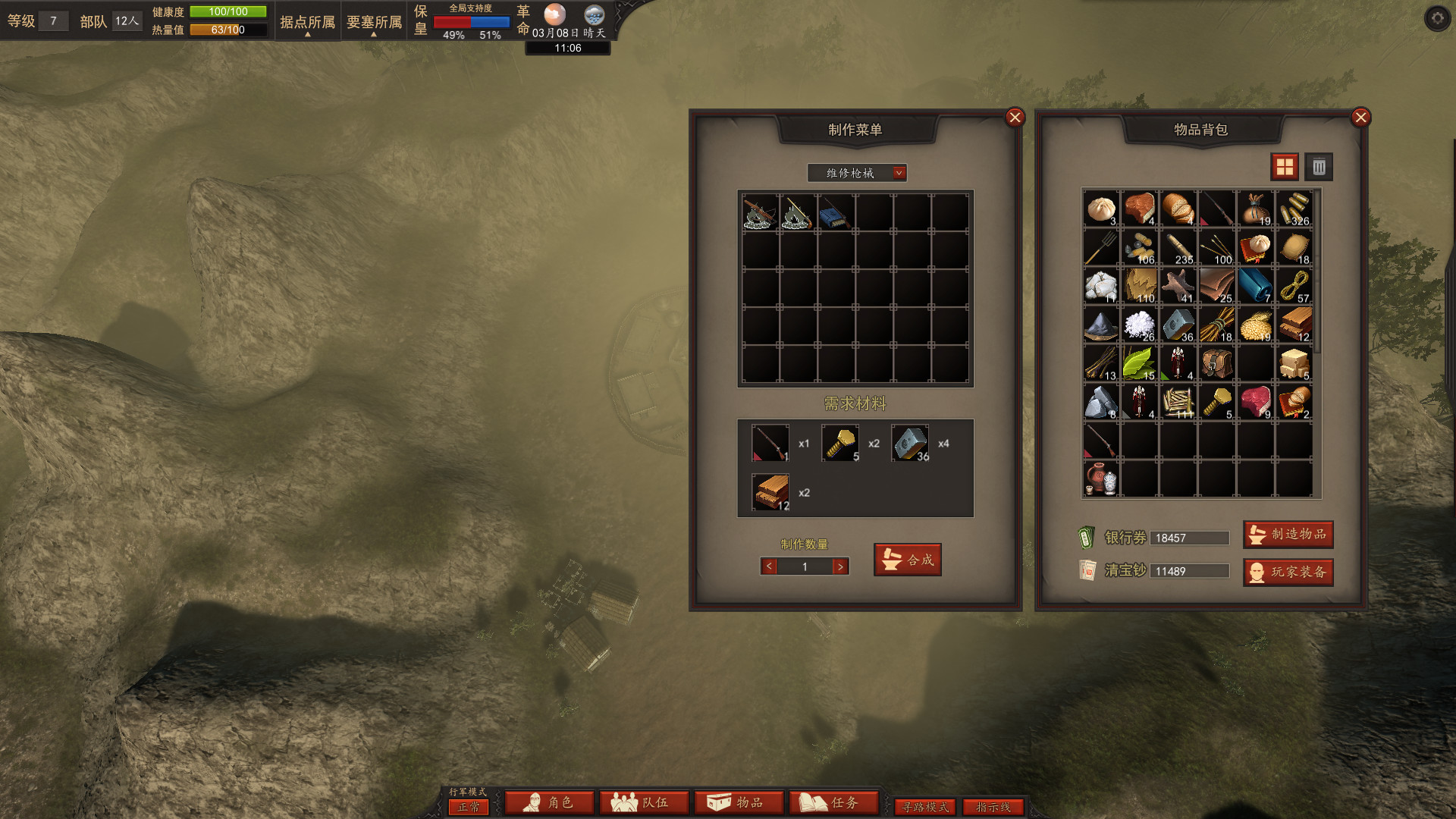The height and width of the screenshot is (819, 1456).
Task: Click the 合成 synthesize button
Action: tap(907, 560)
